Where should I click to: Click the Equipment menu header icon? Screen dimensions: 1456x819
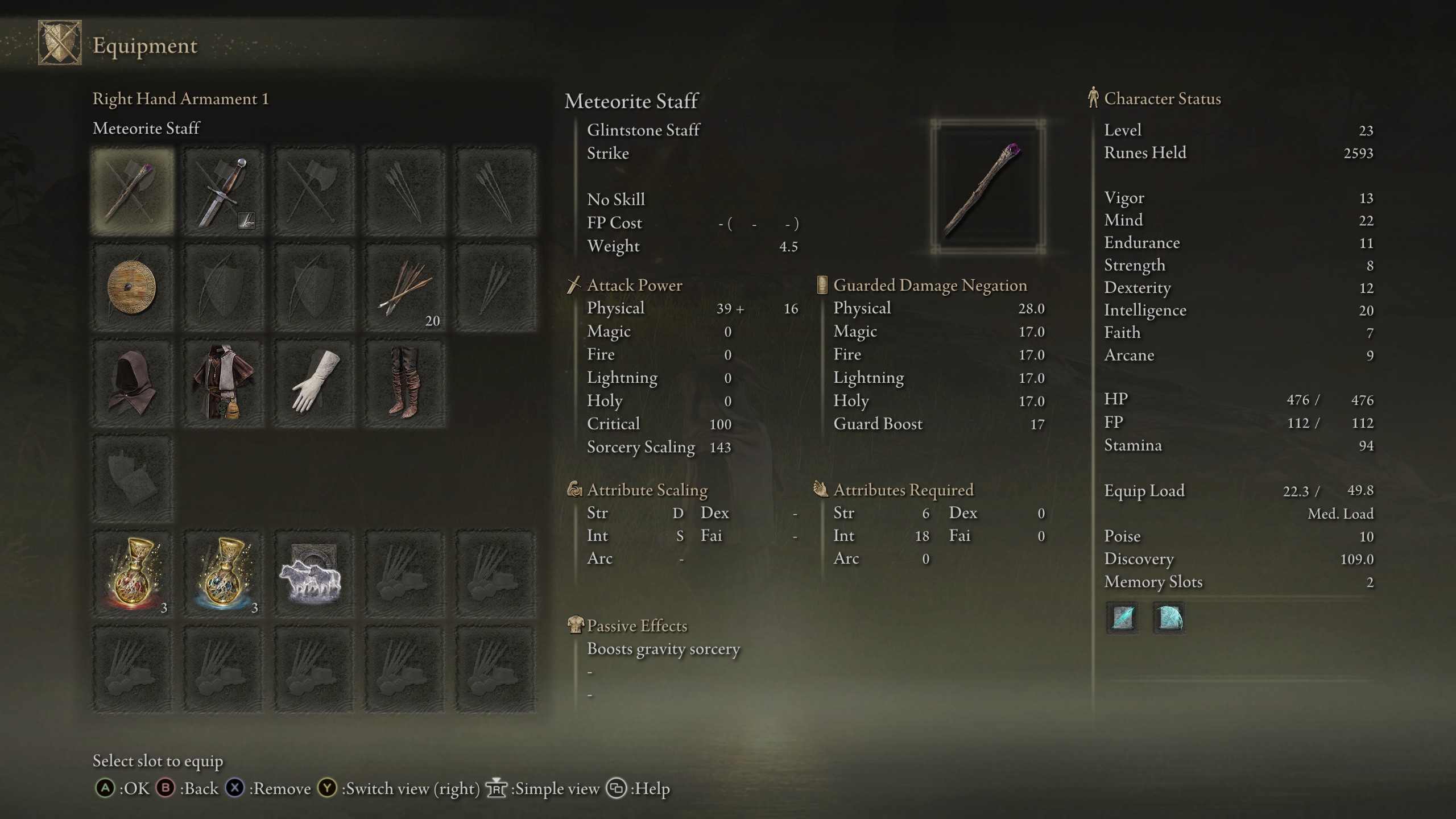tap(60, 43)
